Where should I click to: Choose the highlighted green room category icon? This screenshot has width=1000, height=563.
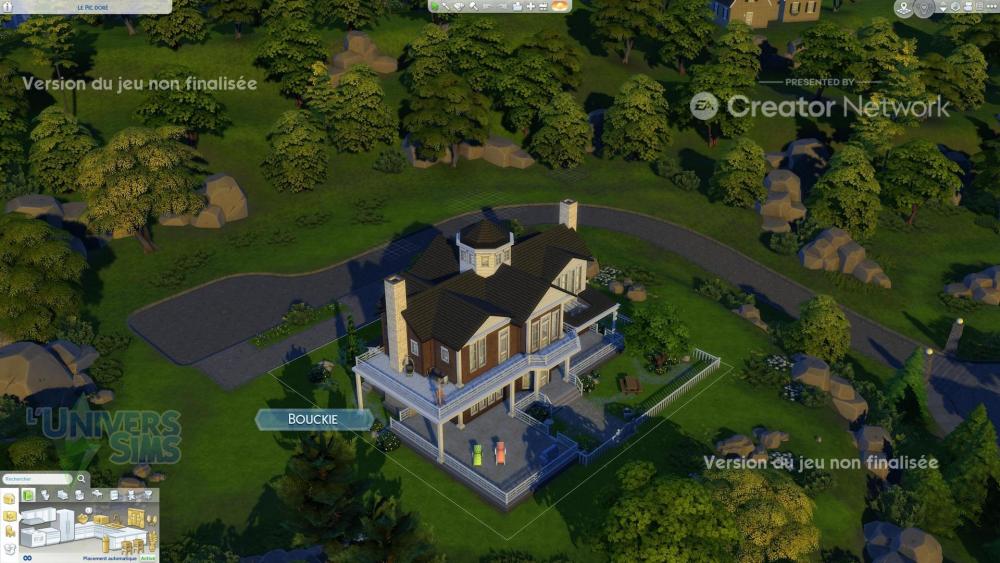click(x=29, y=495)
